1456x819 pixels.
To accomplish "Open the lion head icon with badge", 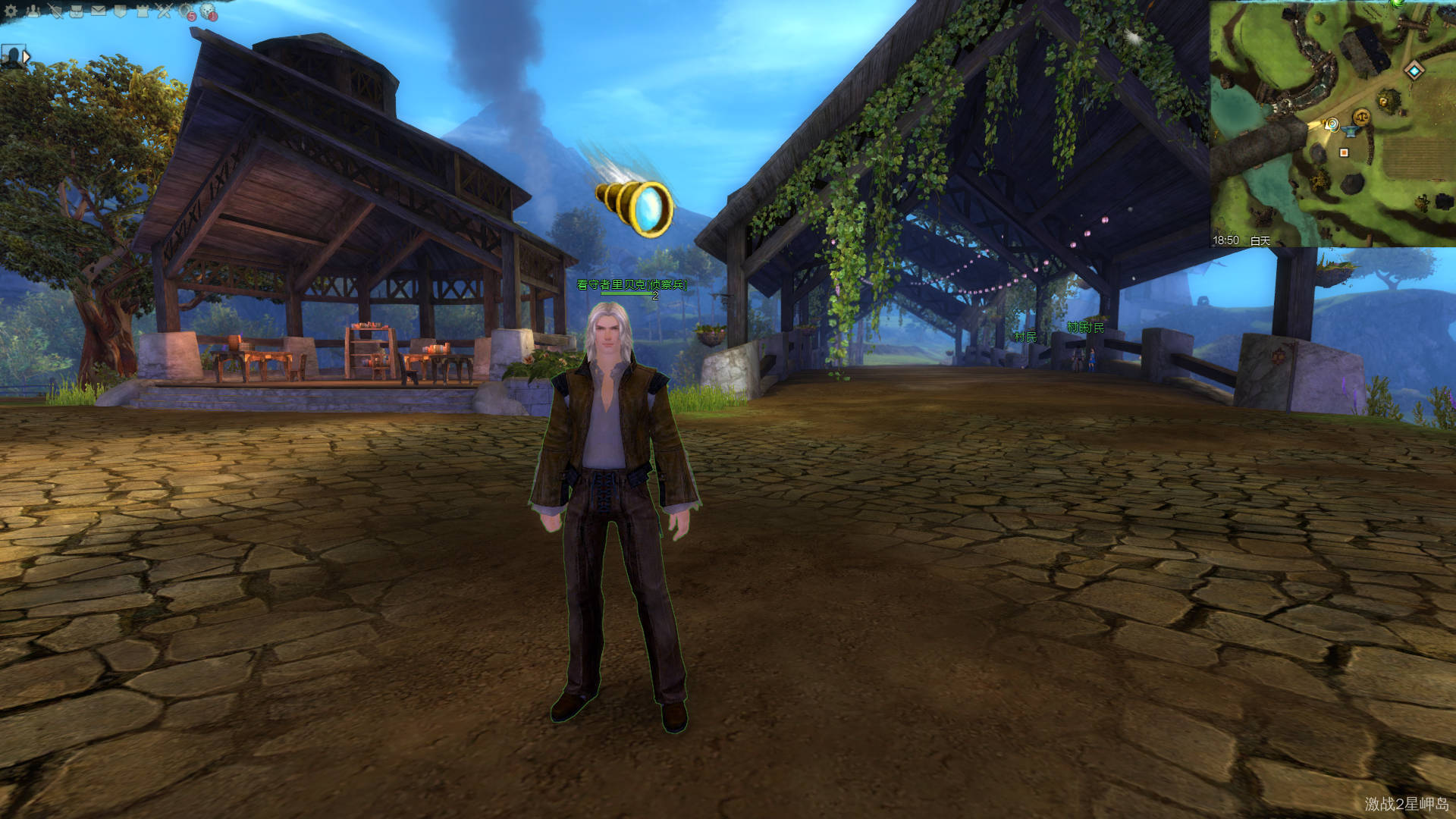I will (x=209, y=11).
